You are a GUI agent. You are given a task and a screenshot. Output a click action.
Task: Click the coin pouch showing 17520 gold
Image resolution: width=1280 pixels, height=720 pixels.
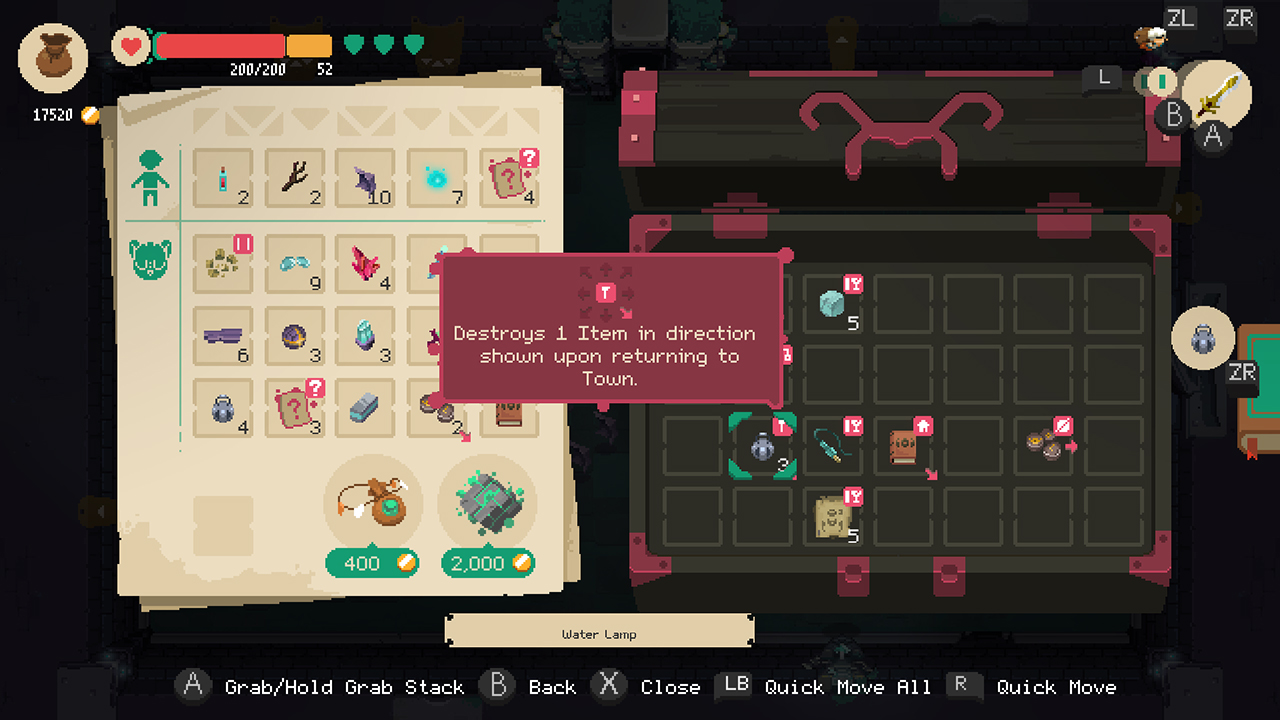52,57
